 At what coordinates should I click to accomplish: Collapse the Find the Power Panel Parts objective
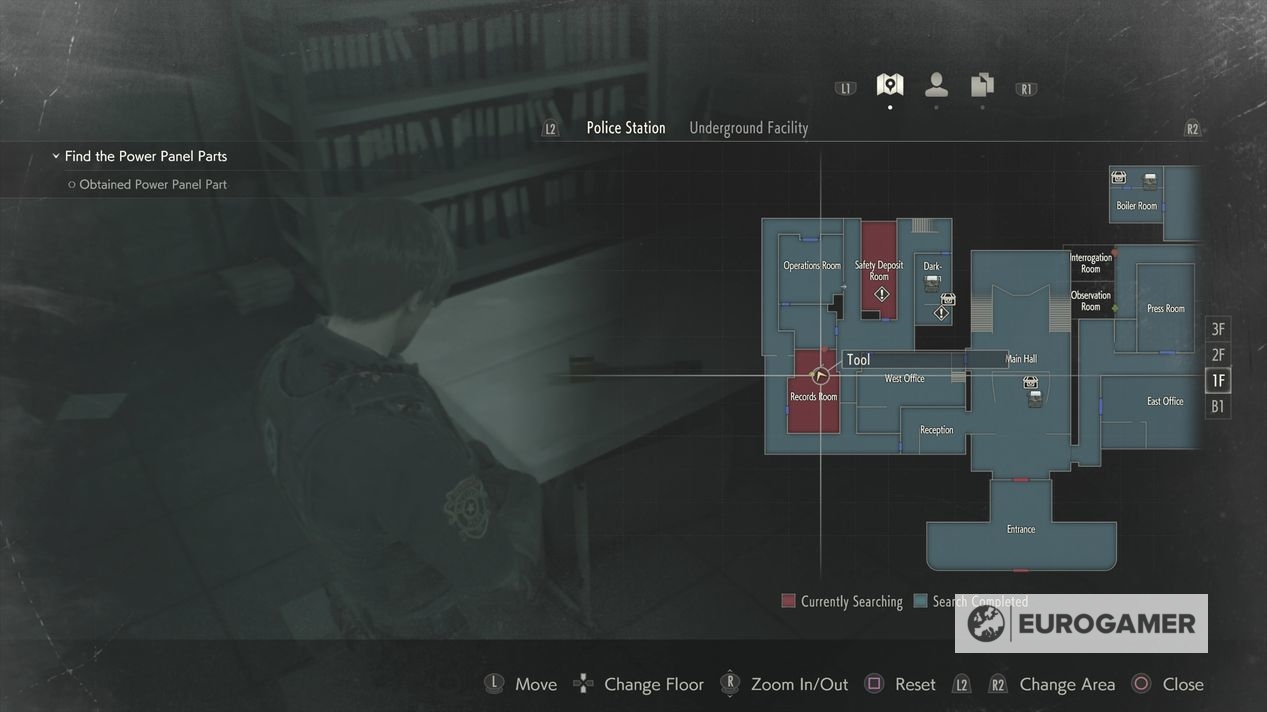[56, 156]
